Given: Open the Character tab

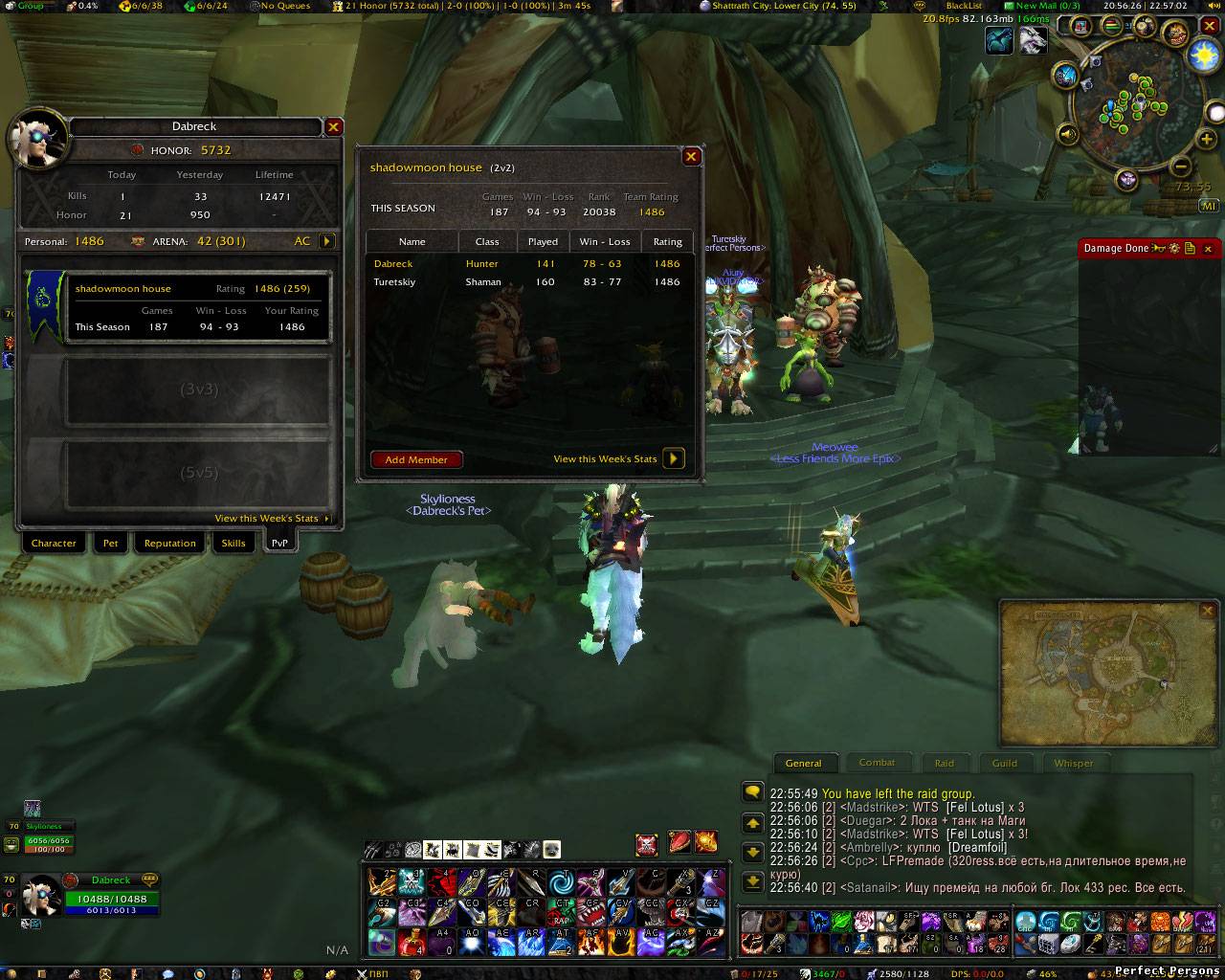Looking at the screenshot, I should (54, 544).
